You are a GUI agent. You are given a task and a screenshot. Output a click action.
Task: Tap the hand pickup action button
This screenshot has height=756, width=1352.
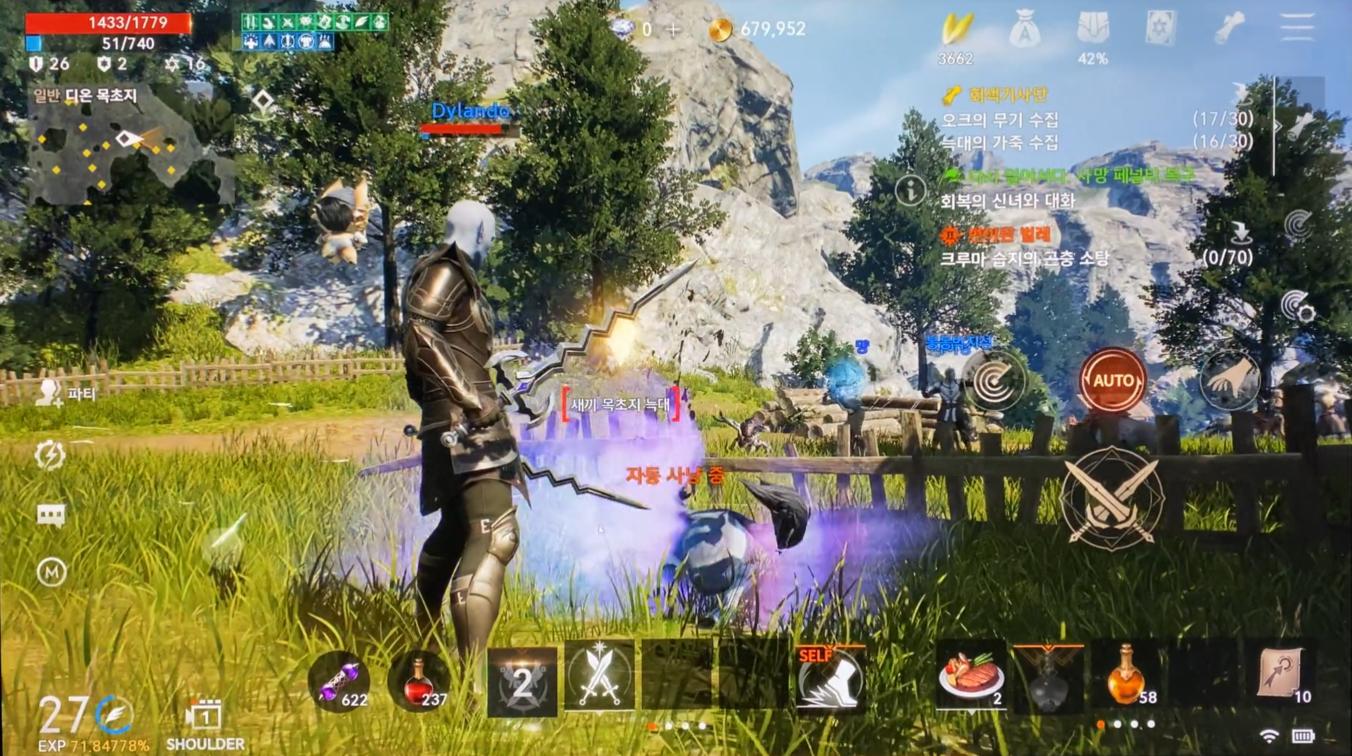pyautogui.click(x=1229, y=380)
